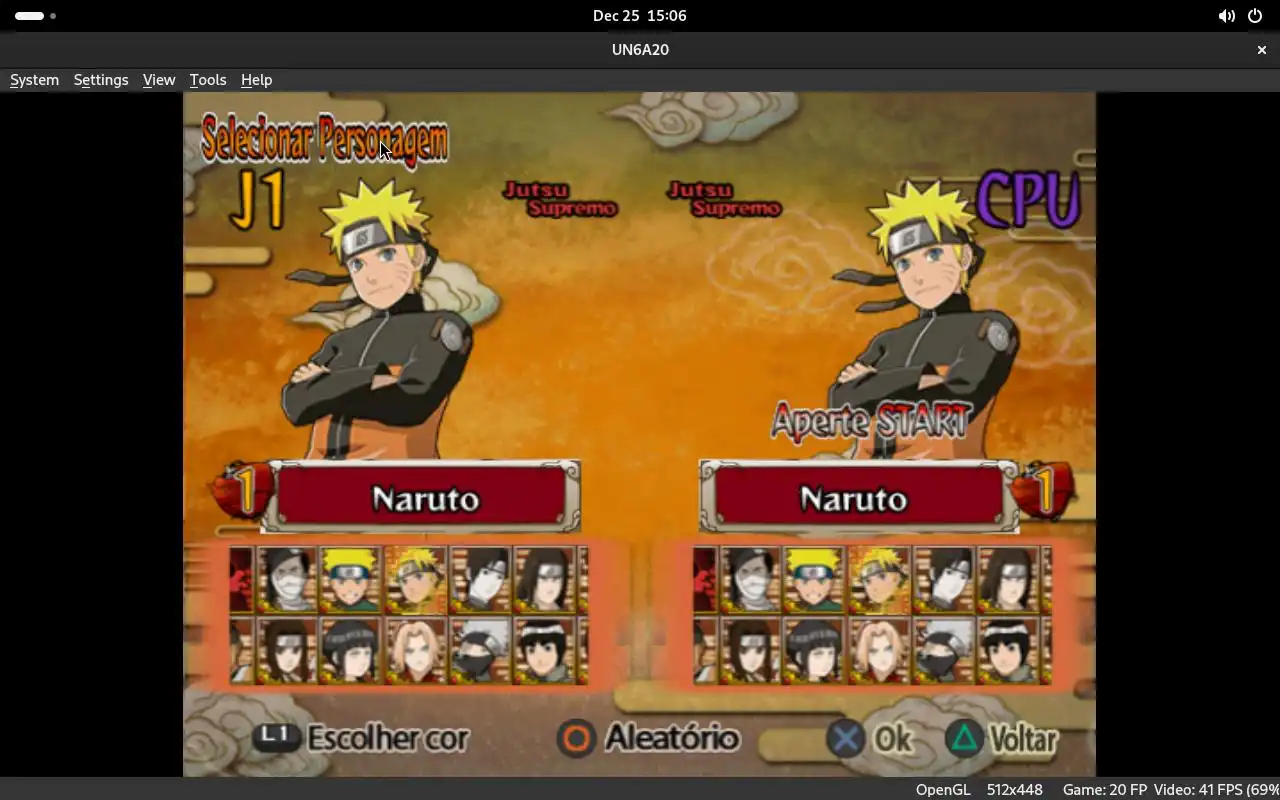Select Kakashi in the CPU roster
The height and width of the screenshot is (800, 1280).
point(944,651)
